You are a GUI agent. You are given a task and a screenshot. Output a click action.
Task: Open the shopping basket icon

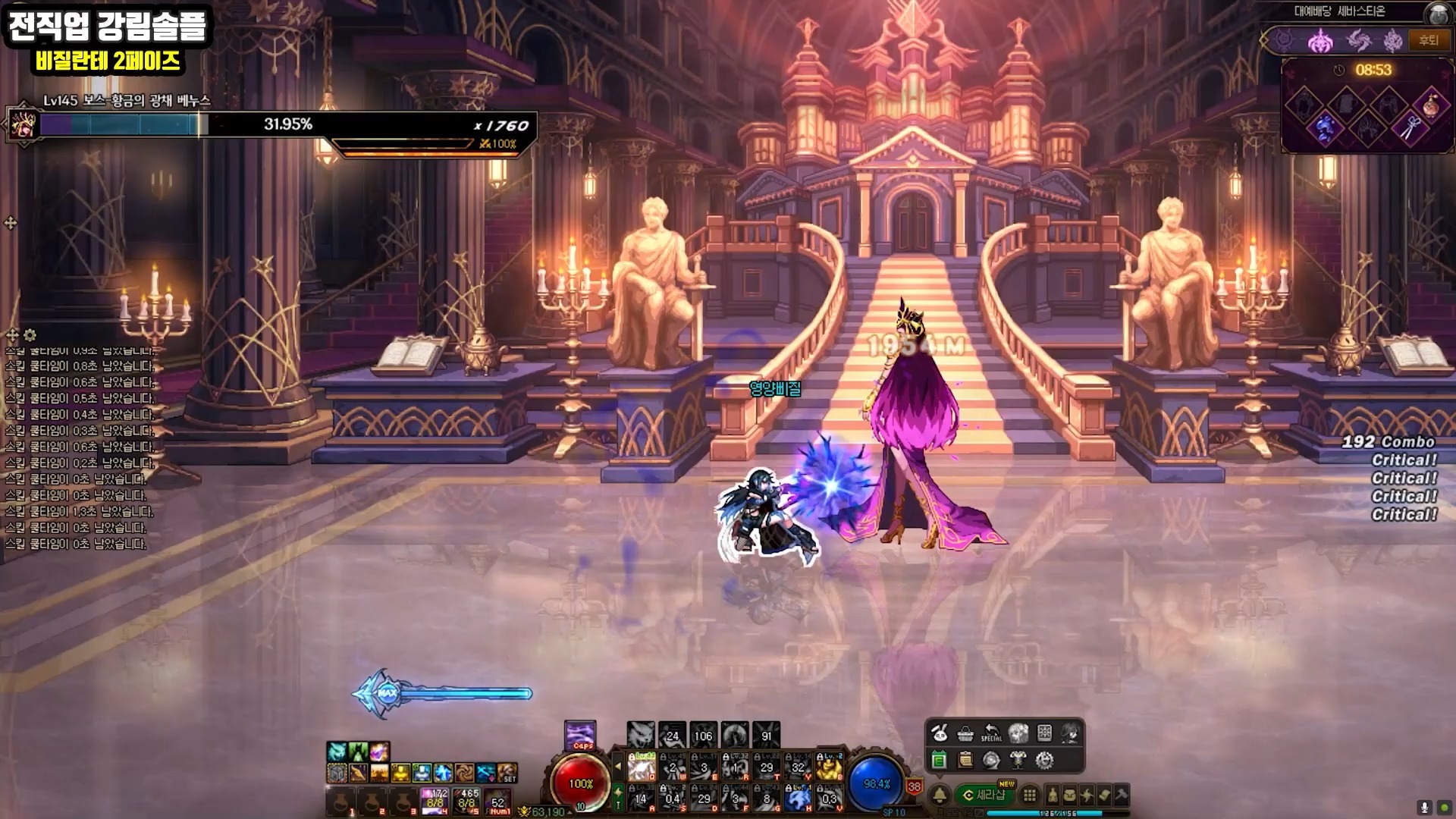965,733
